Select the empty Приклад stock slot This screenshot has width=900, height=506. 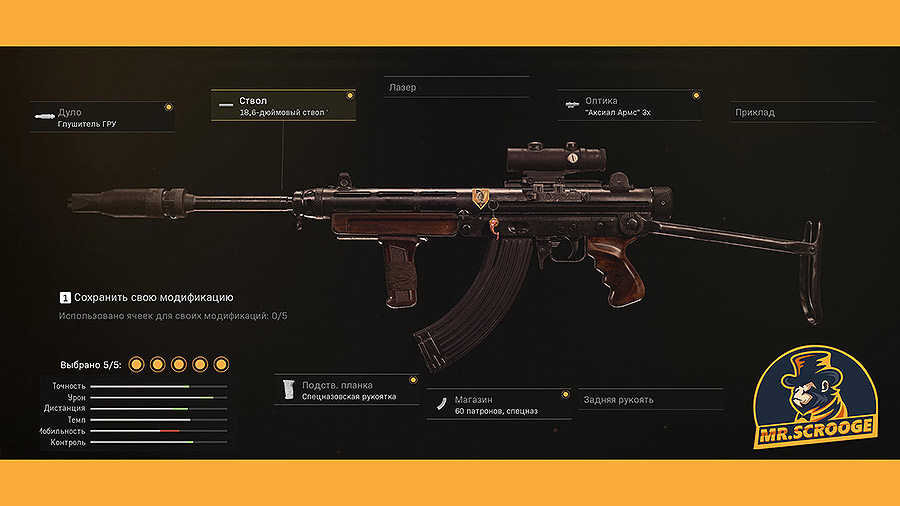click(803, 112)
